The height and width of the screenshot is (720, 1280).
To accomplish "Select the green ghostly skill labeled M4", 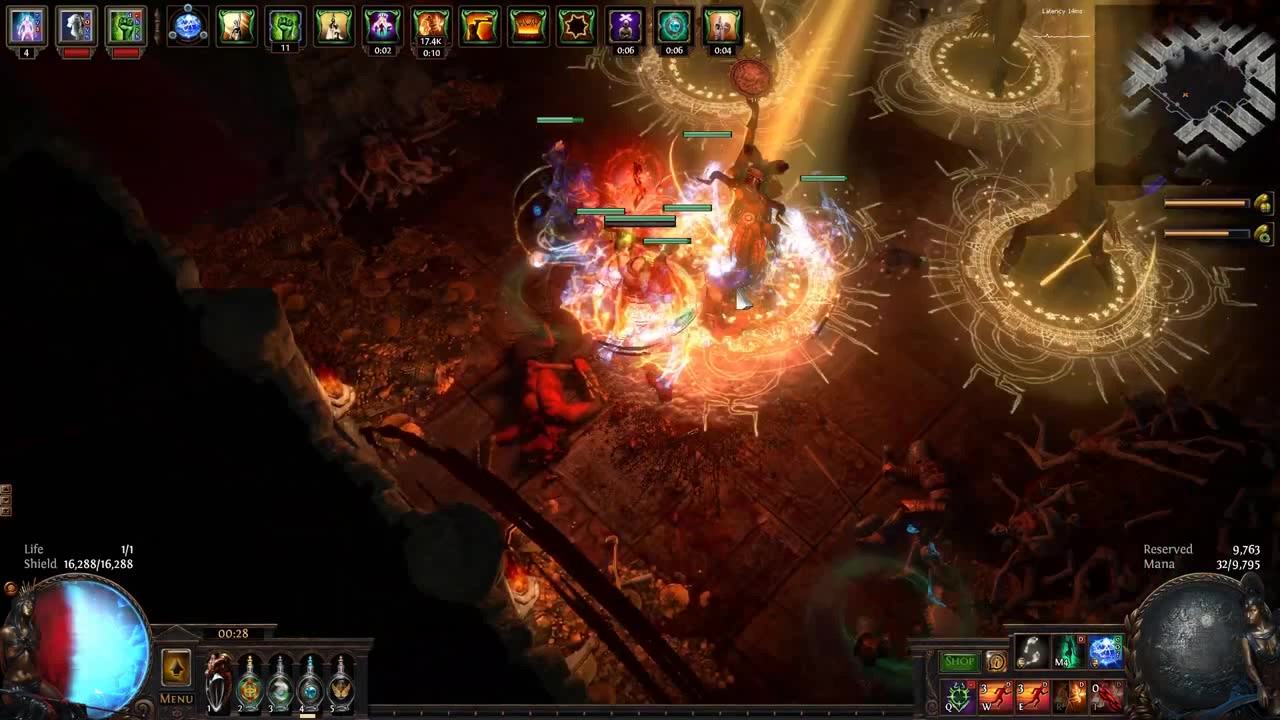I will tap(1068, 652).
